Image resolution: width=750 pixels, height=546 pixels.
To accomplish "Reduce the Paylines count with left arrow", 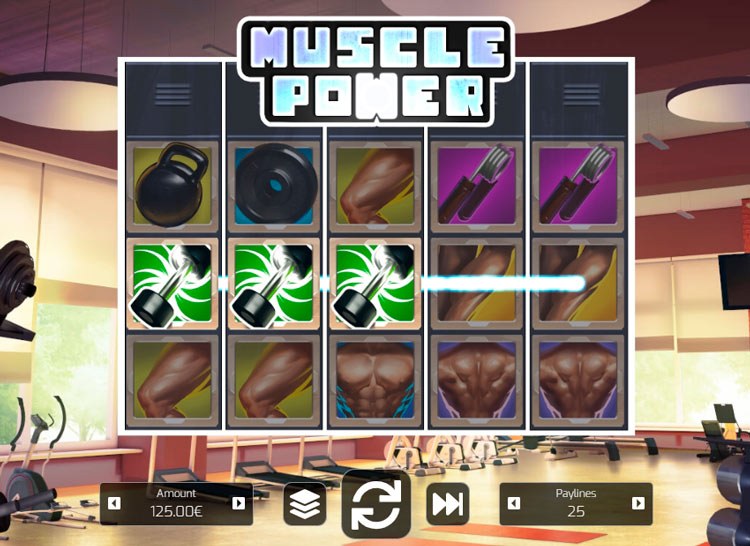I will click(x=514, y=503).
